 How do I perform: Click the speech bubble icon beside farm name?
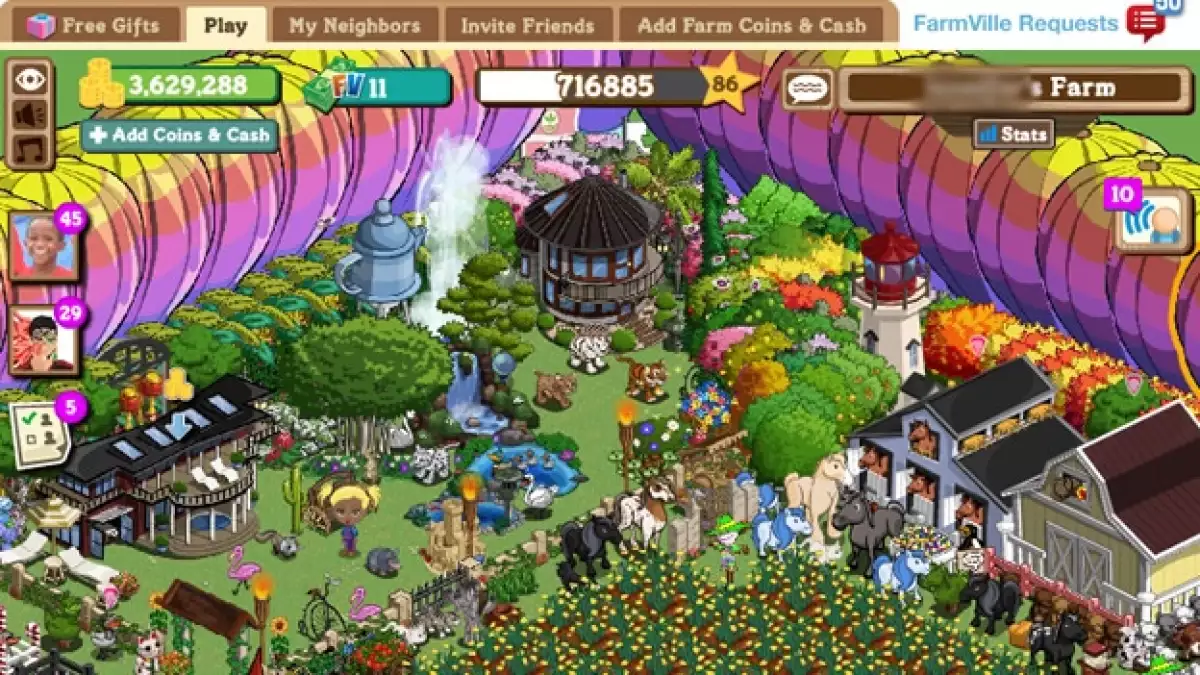[806, 89]
